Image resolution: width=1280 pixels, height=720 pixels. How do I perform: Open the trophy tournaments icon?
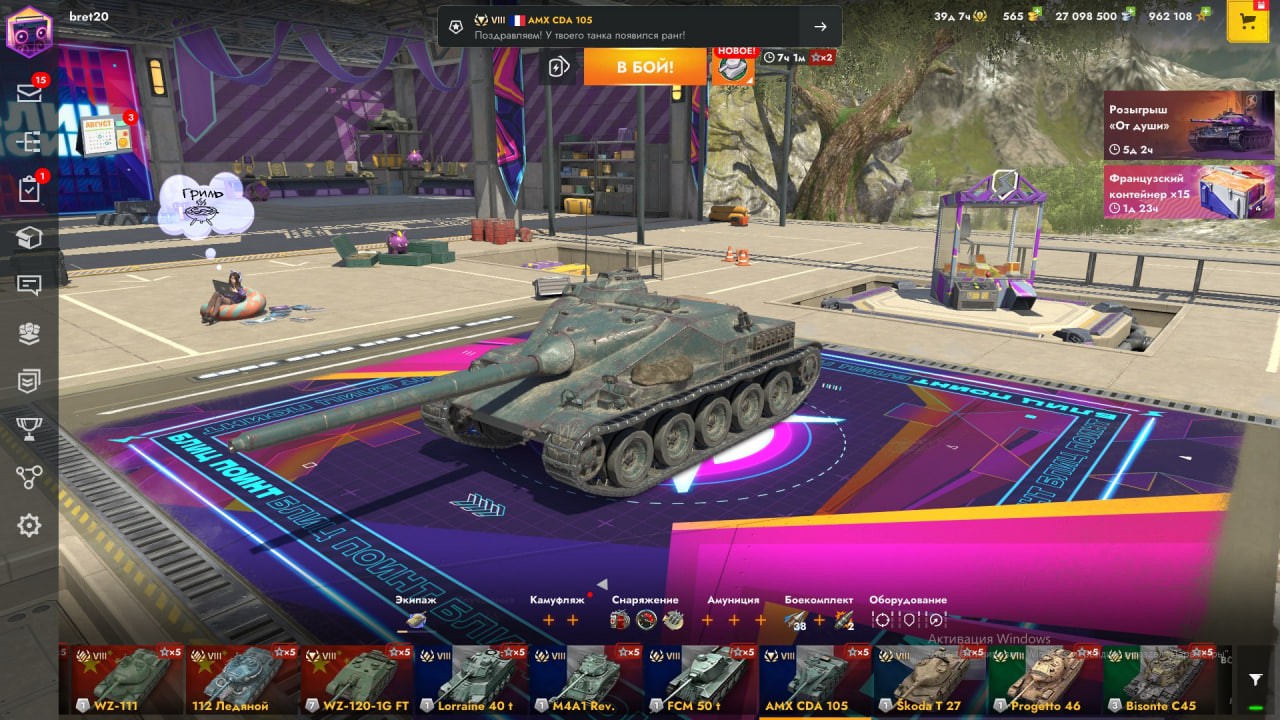(x=29, y=429)
